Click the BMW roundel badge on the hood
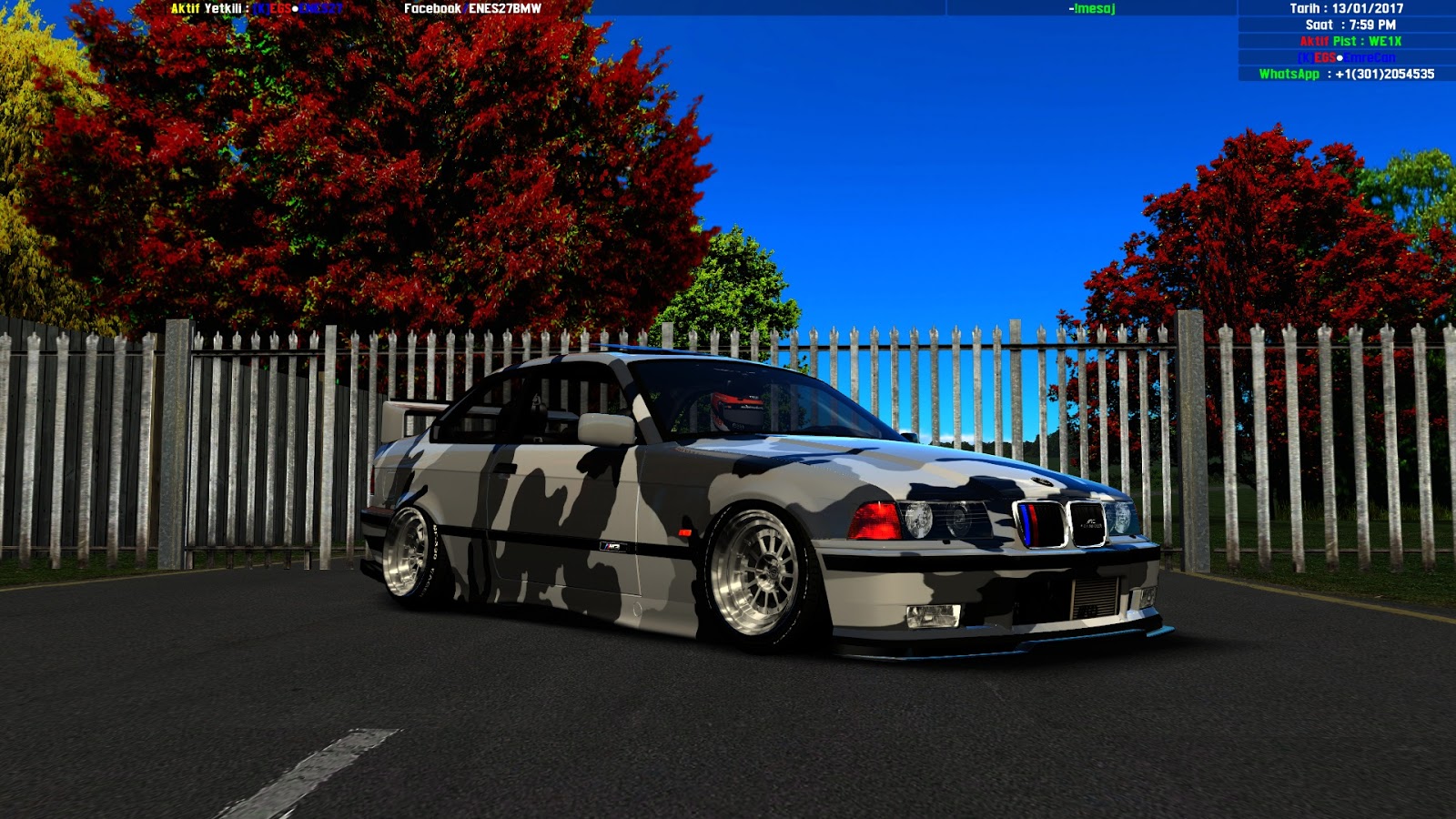This screenshot has width=1456, height=819. [x=1042, y=480]
